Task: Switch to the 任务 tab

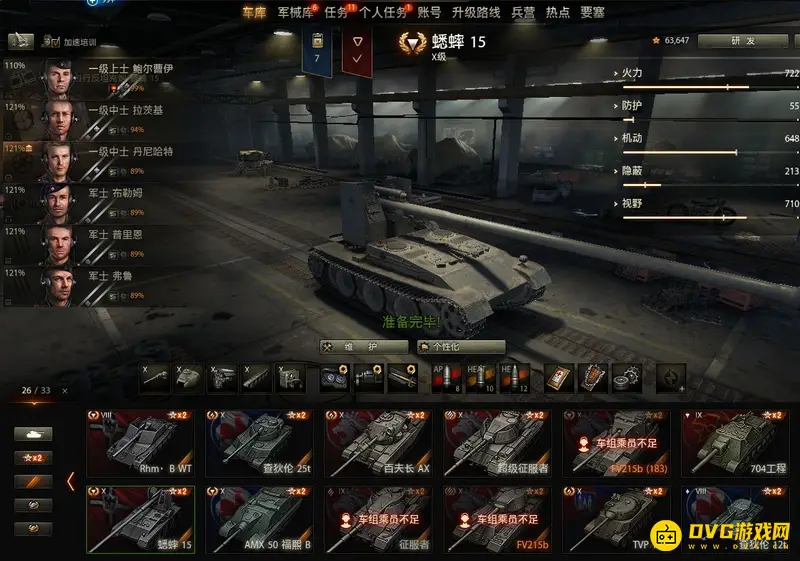Action: (x=336, y=12)
